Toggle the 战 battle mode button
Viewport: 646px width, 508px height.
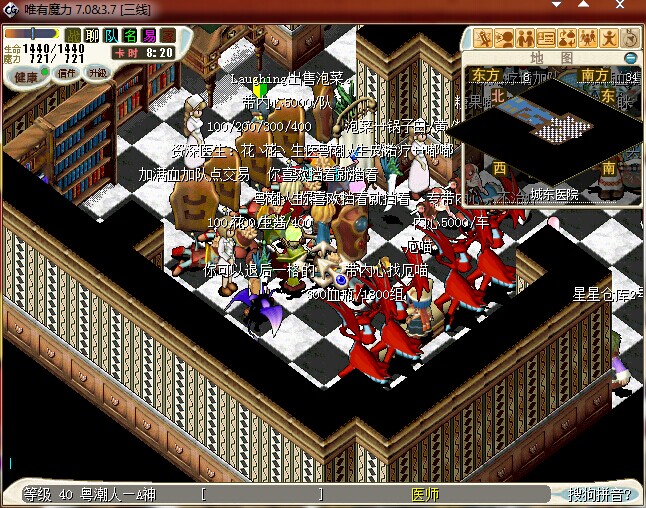[73, 36]
